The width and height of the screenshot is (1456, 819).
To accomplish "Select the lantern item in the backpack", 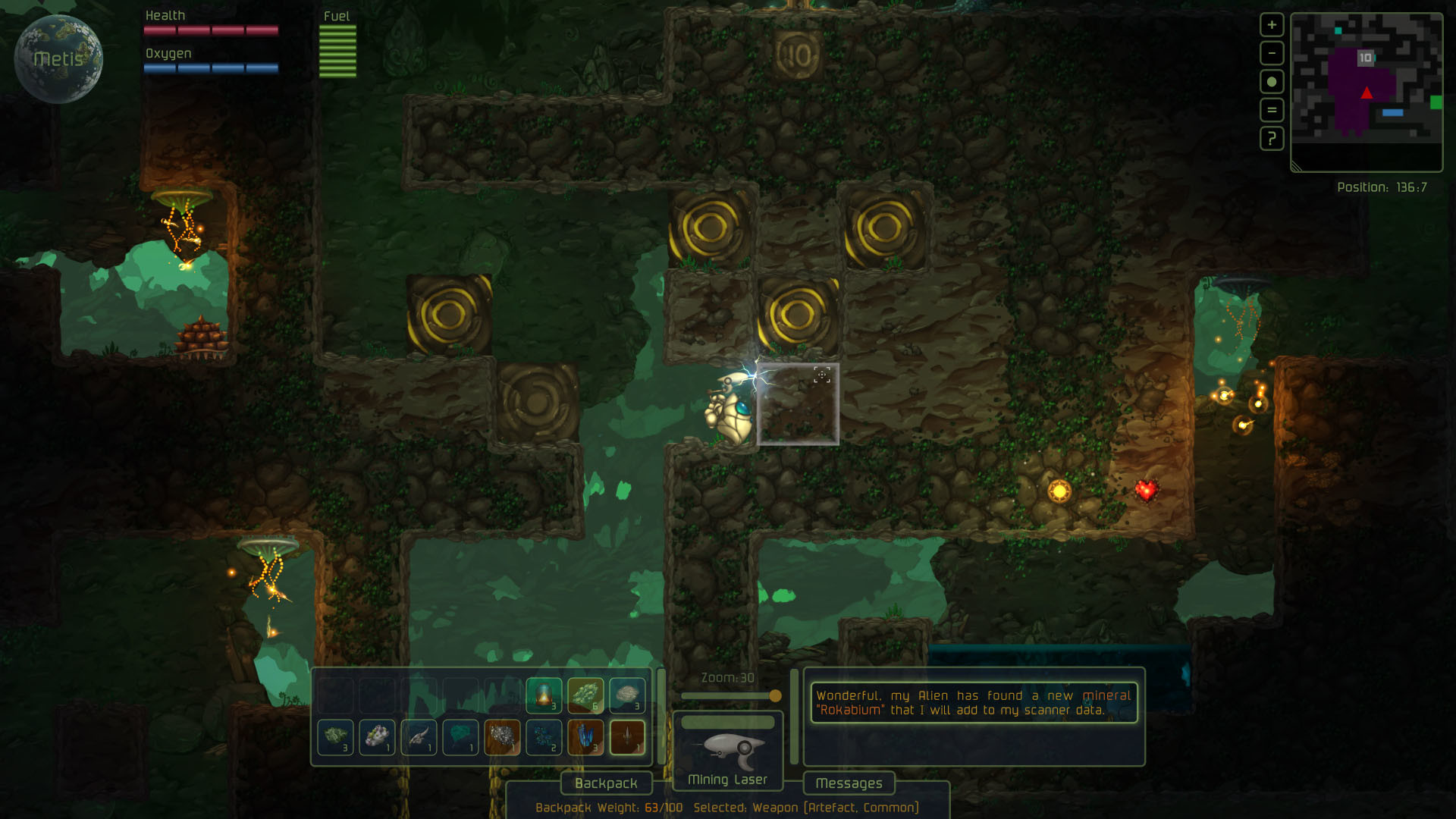I will click(545, 694).
